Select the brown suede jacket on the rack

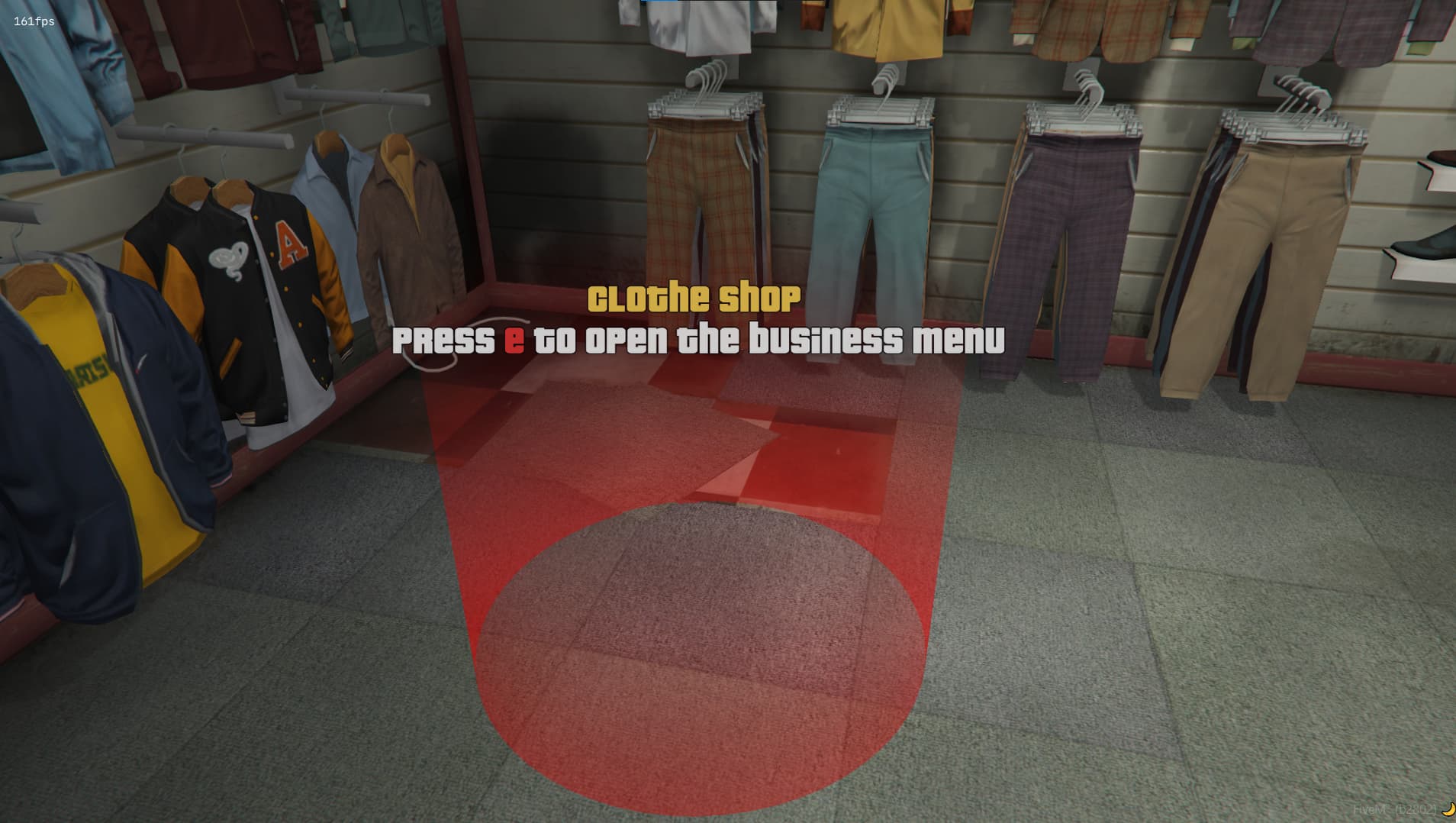click(x=404, y=237)
